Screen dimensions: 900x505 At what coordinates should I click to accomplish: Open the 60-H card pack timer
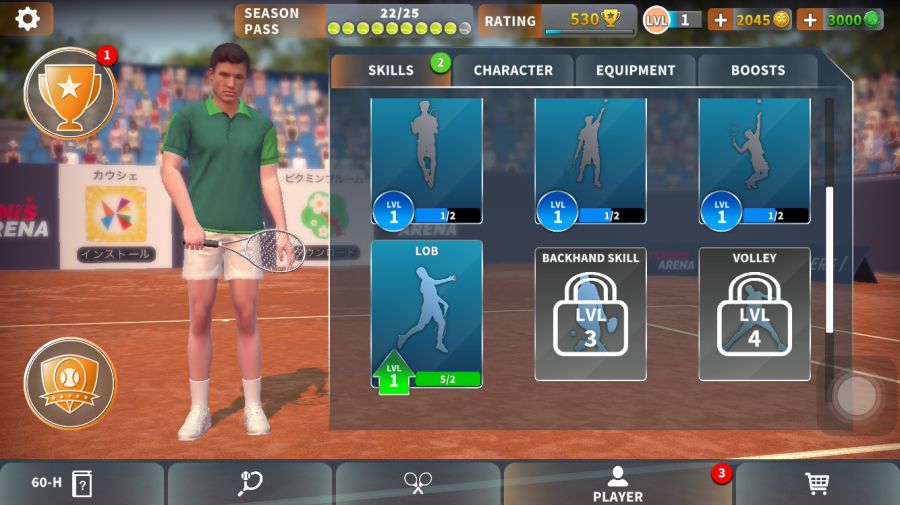62,483
